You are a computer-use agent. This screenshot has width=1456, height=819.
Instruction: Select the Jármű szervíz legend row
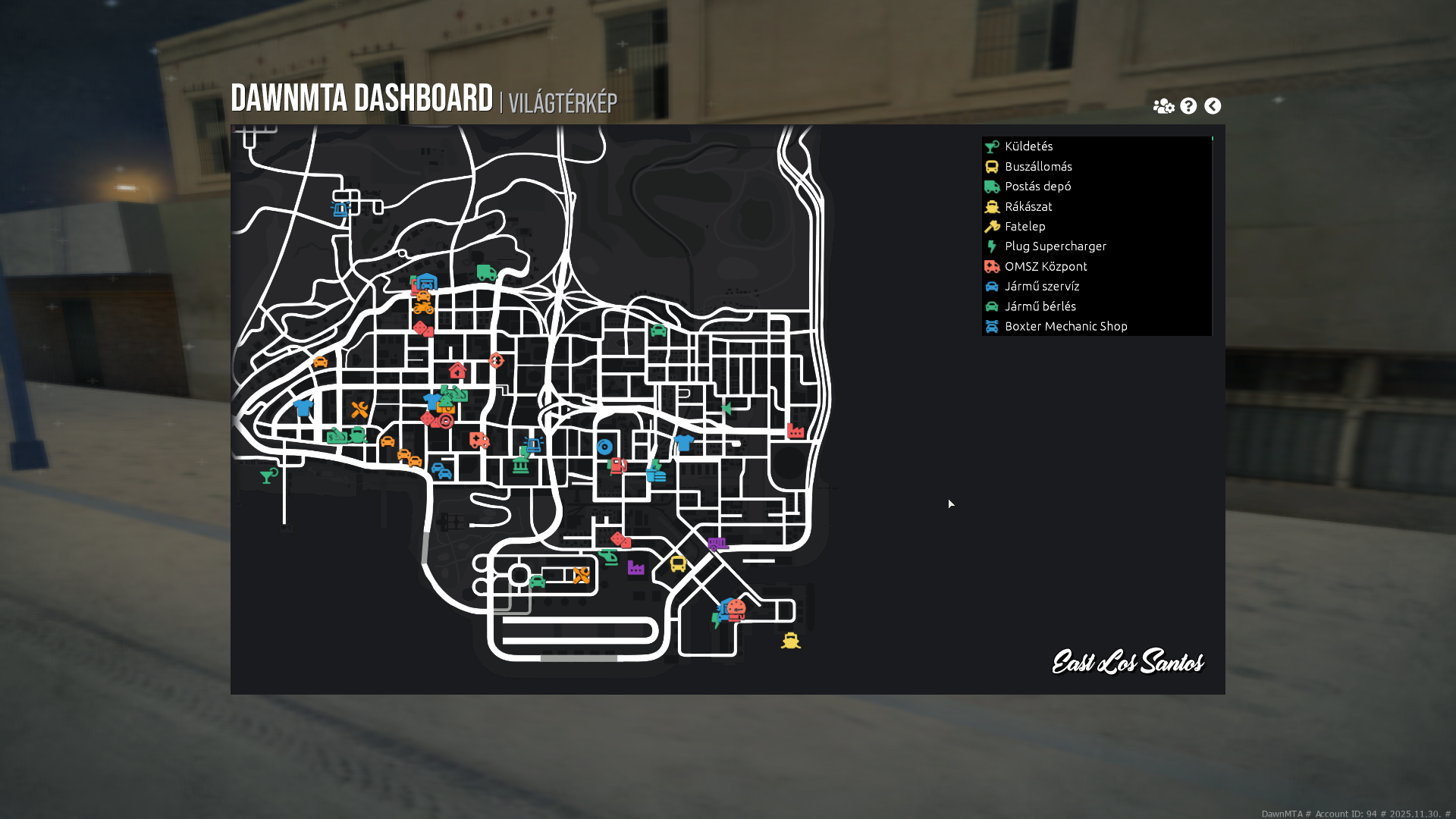[x=1041, y=287]
